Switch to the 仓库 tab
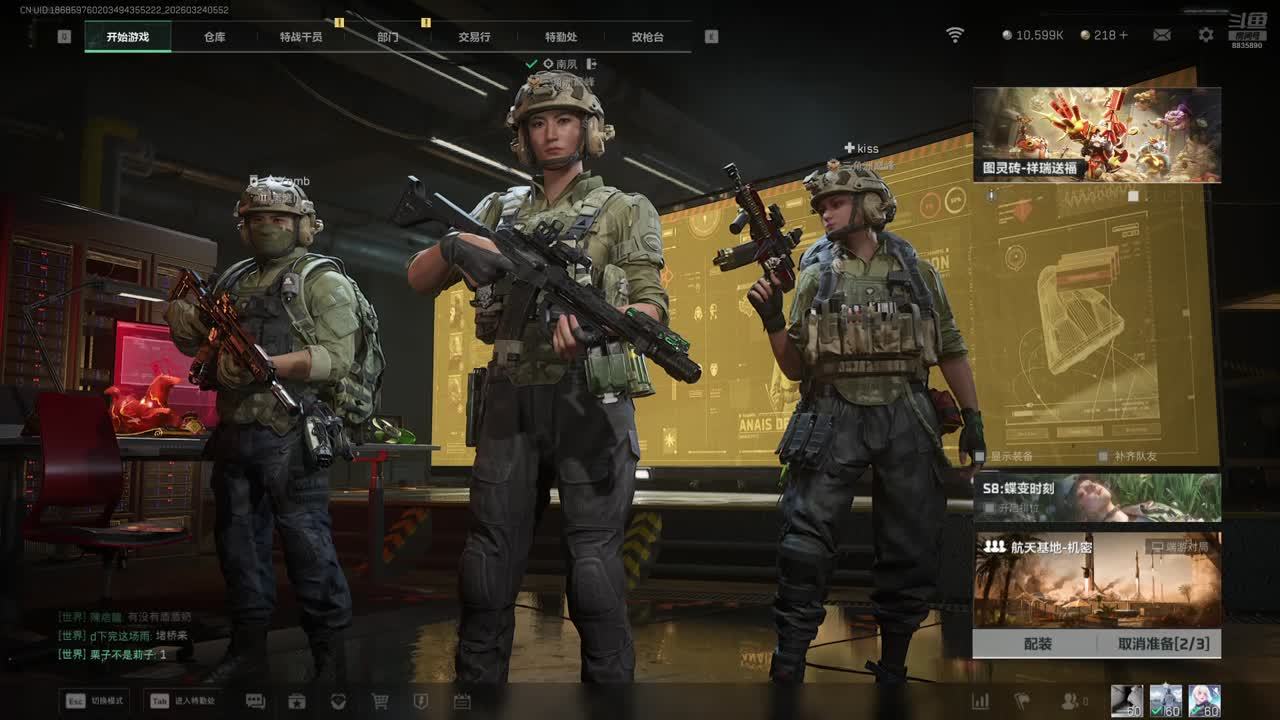 tap(214, 37)
